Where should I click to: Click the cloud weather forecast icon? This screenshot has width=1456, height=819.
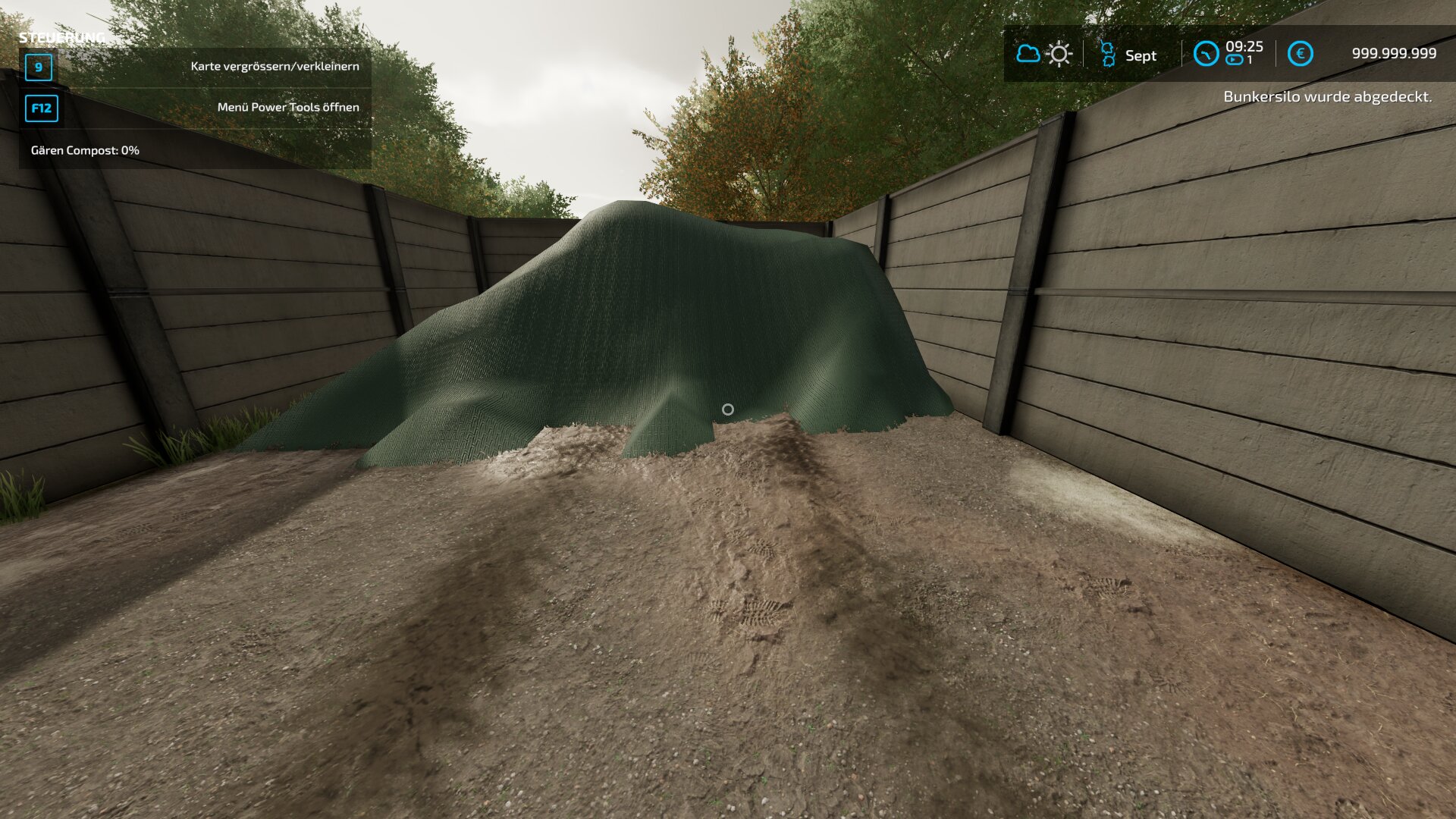tap(1028, 54)
